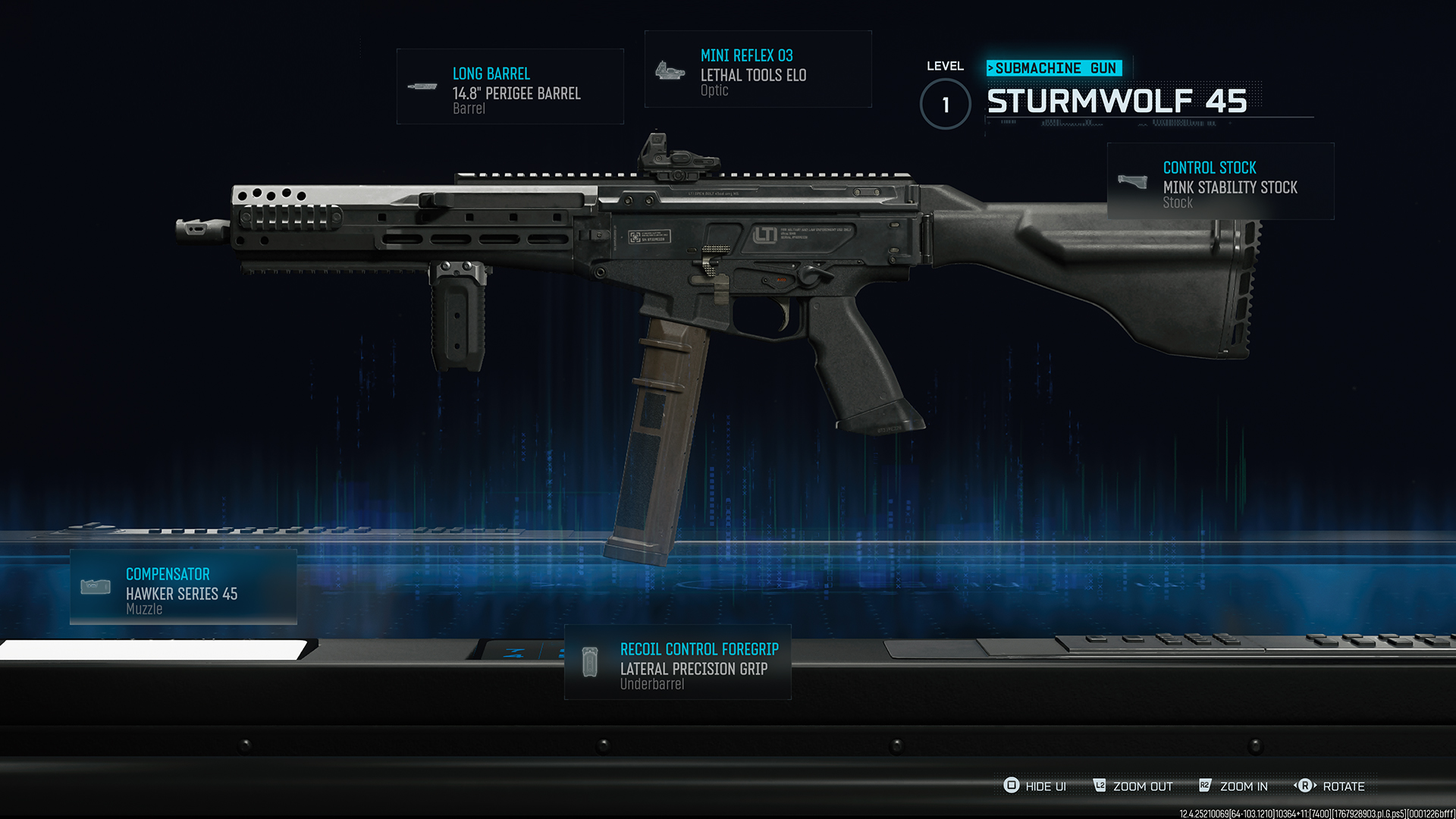Select the Submachine Gun category label

click(1053, 67)
